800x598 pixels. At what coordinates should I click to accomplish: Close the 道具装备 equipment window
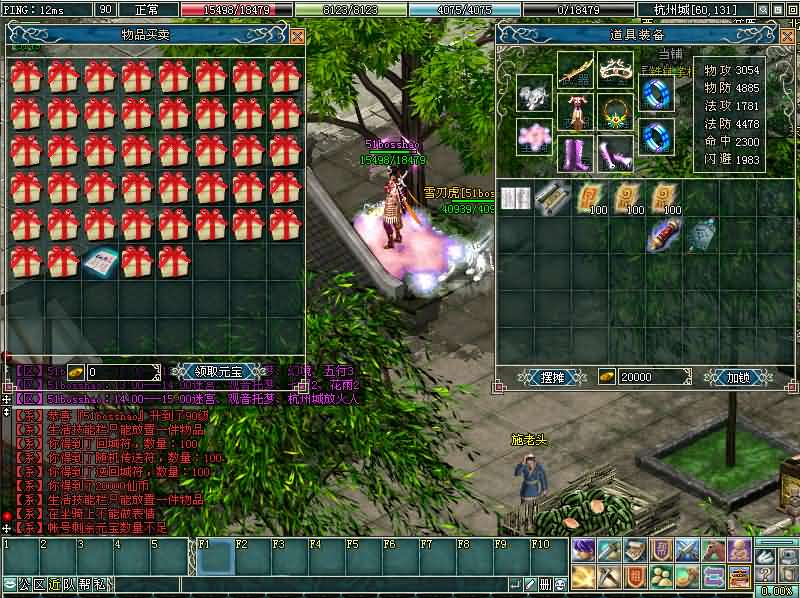[x=785, y=36]
